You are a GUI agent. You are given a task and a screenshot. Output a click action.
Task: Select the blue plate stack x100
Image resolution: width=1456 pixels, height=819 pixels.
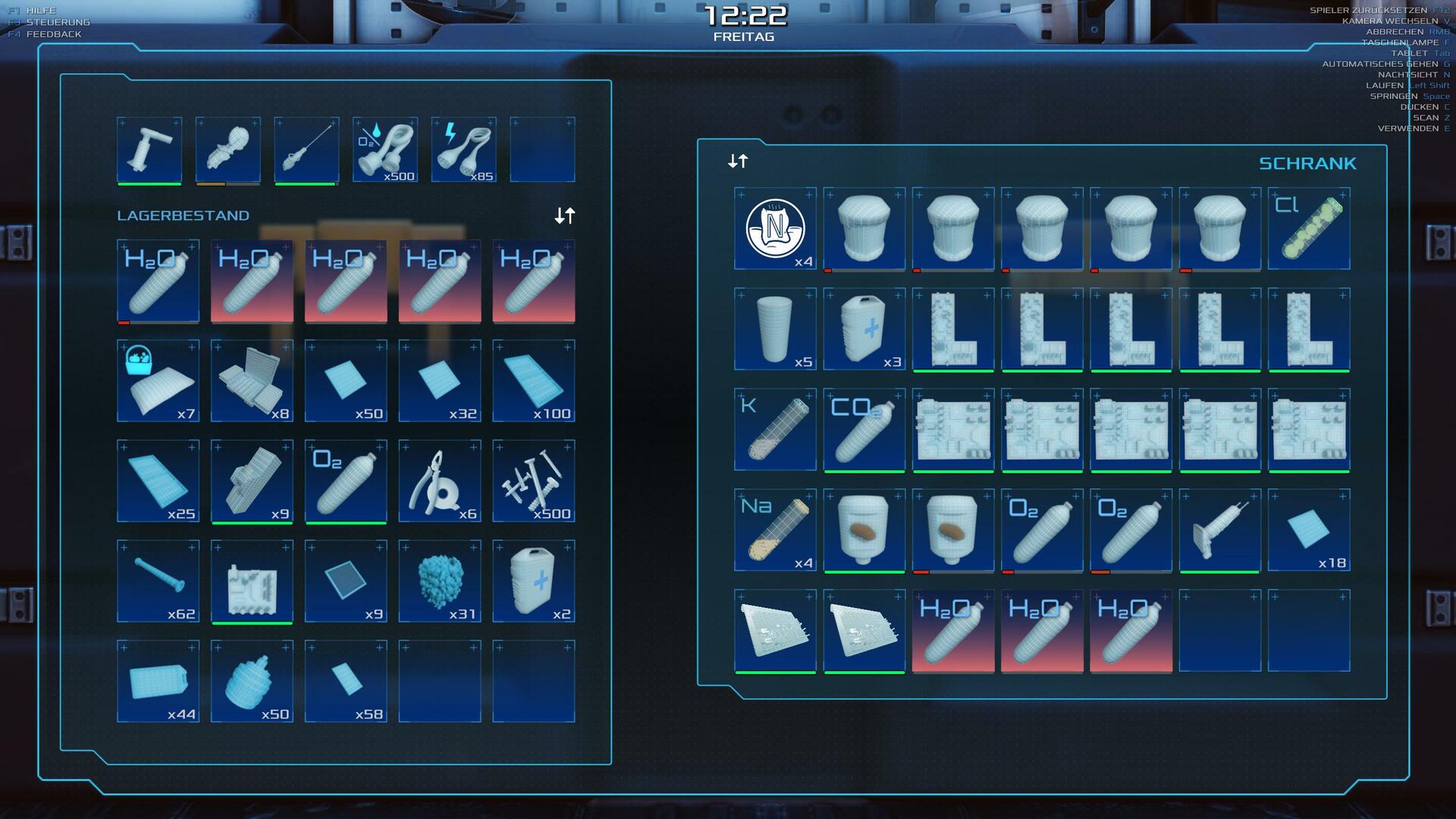coord(534,381)
